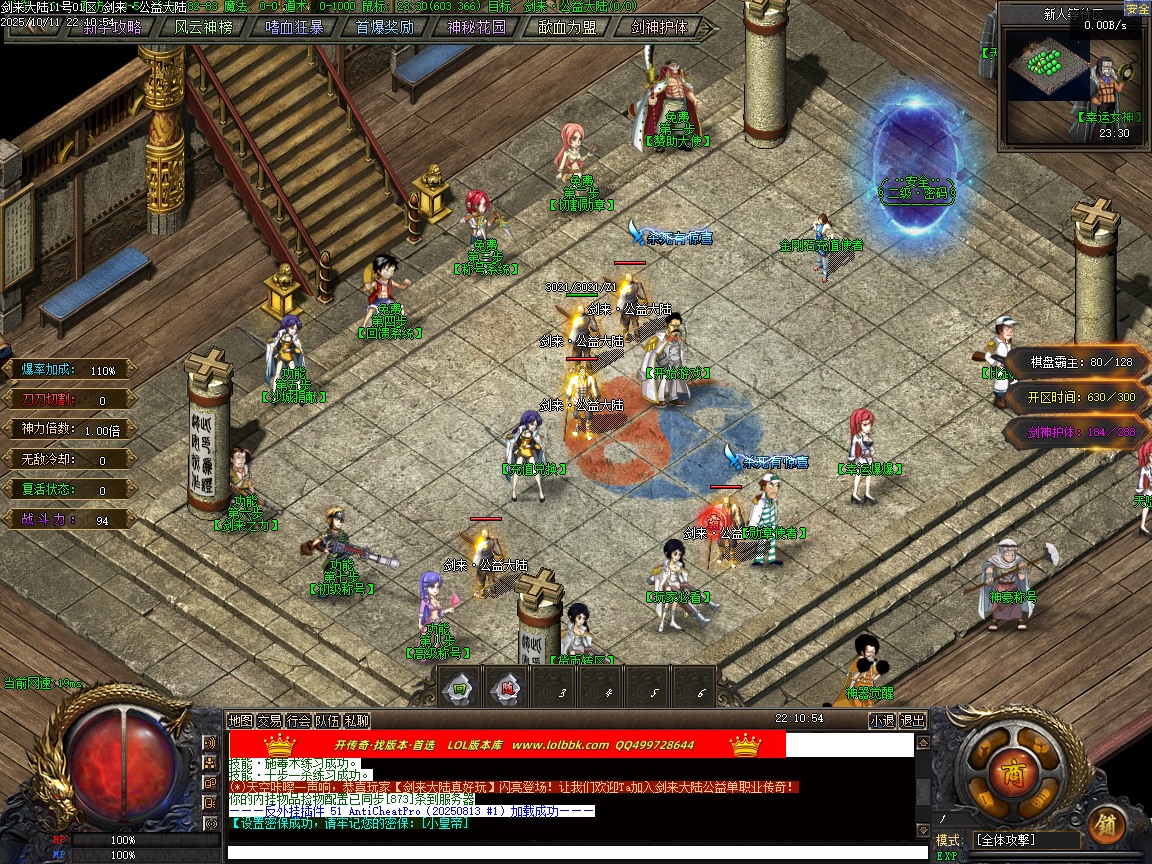Change the 全体攻擊 attack mode
Screen dimensions: 1152x864
click(1027, 840)
